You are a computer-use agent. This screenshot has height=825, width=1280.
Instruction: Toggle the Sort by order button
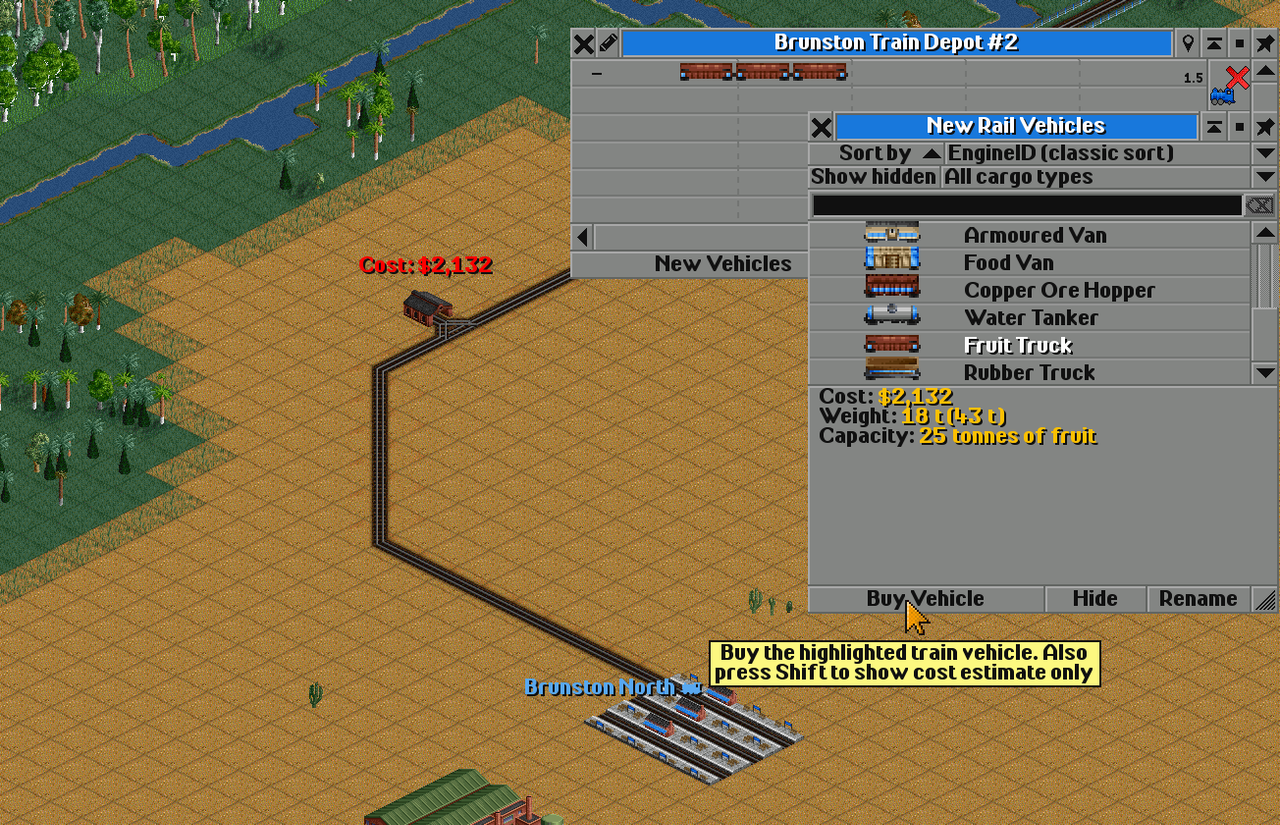pos(875,153)
